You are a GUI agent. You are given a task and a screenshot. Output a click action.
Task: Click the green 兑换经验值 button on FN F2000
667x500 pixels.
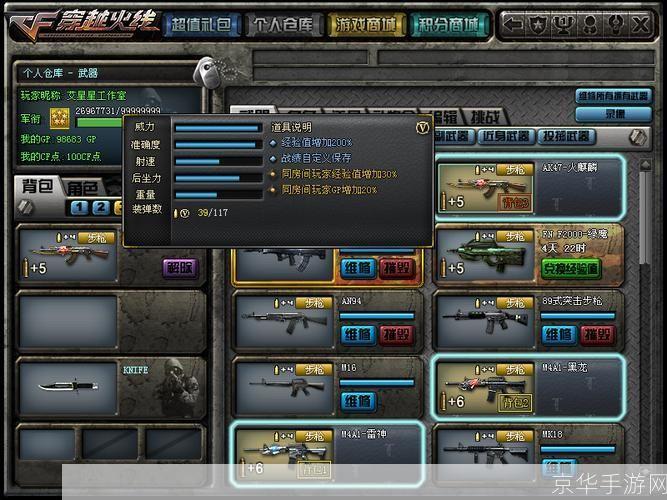pos(571,268)
